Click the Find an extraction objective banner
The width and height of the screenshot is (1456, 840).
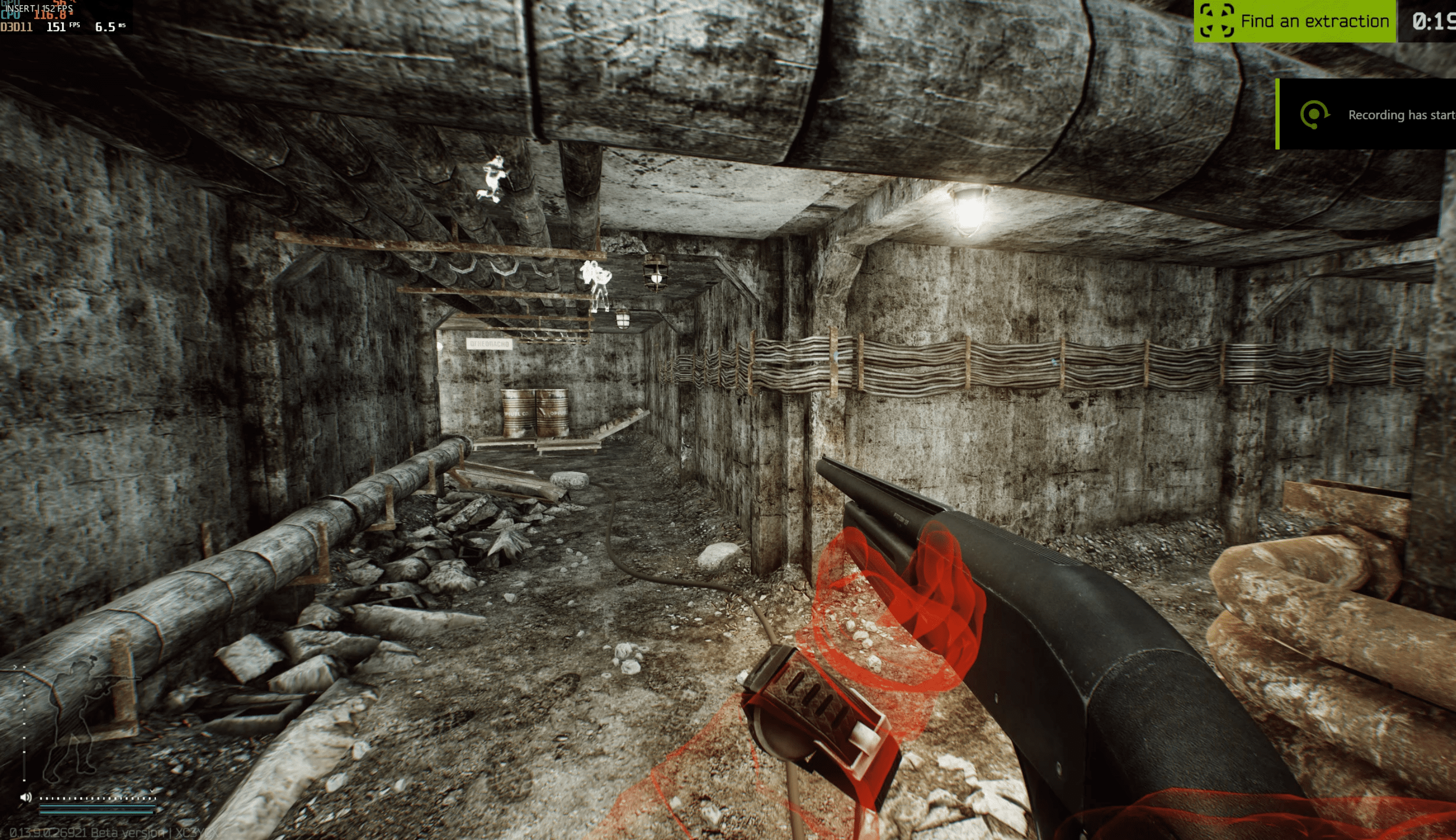(x=1294, y=22)
